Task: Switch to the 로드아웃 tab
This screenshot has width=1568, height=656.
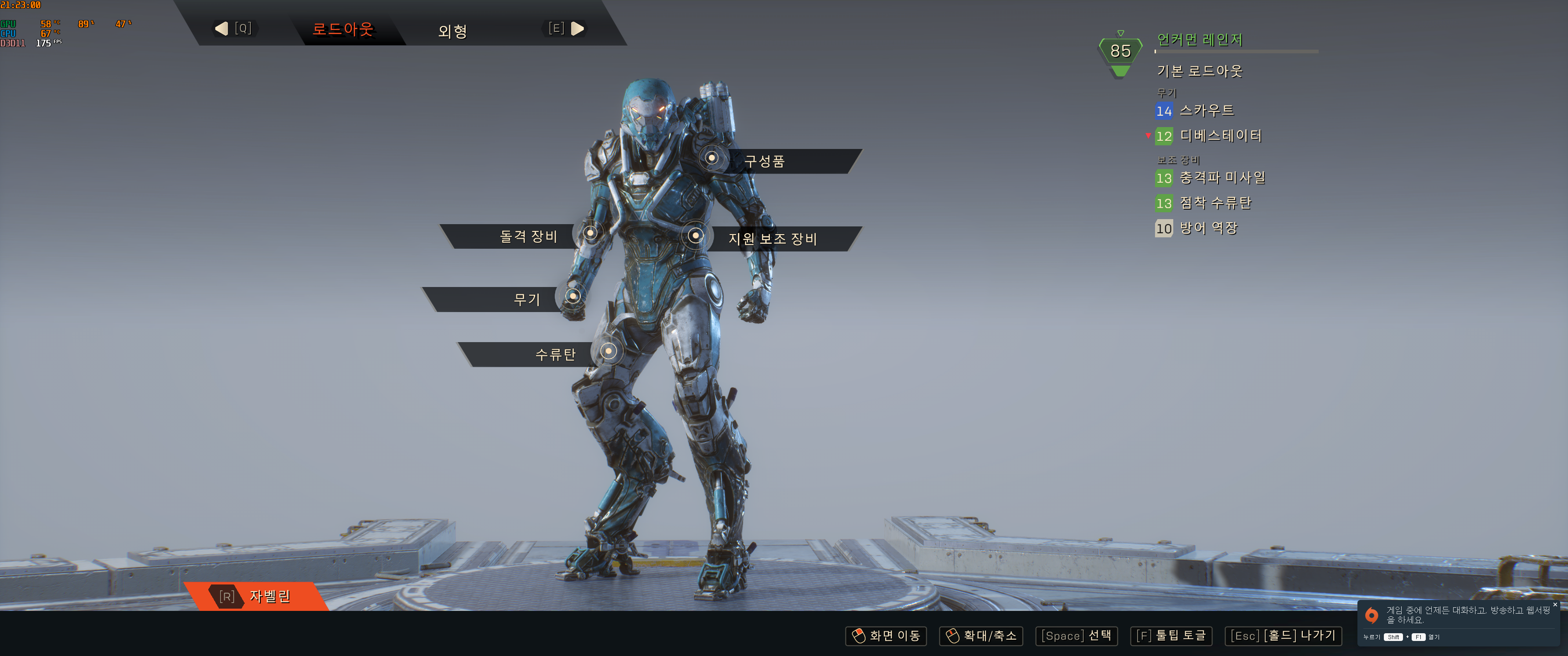Action: pos(343,29)
